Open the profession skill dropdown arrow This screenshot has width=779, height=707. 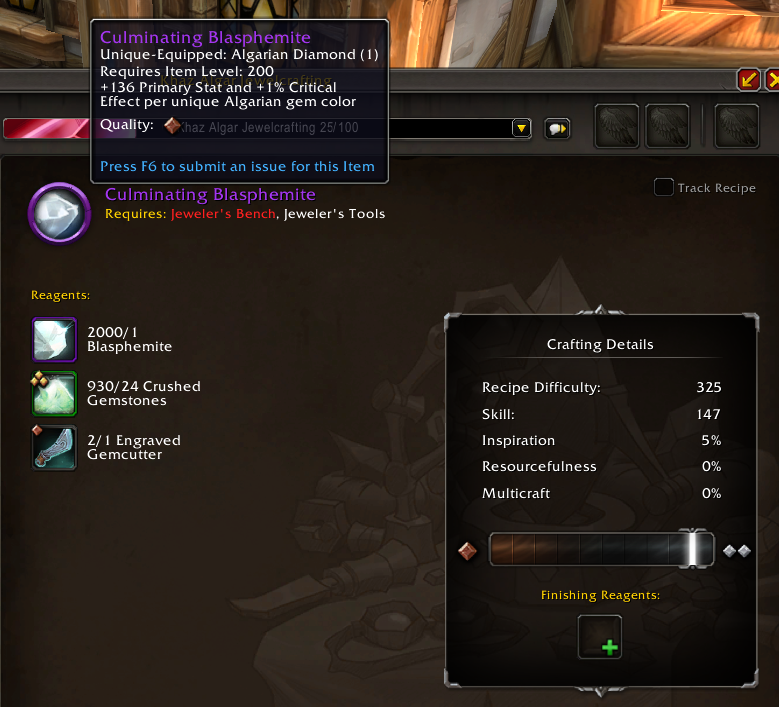[x=521, y=128]
